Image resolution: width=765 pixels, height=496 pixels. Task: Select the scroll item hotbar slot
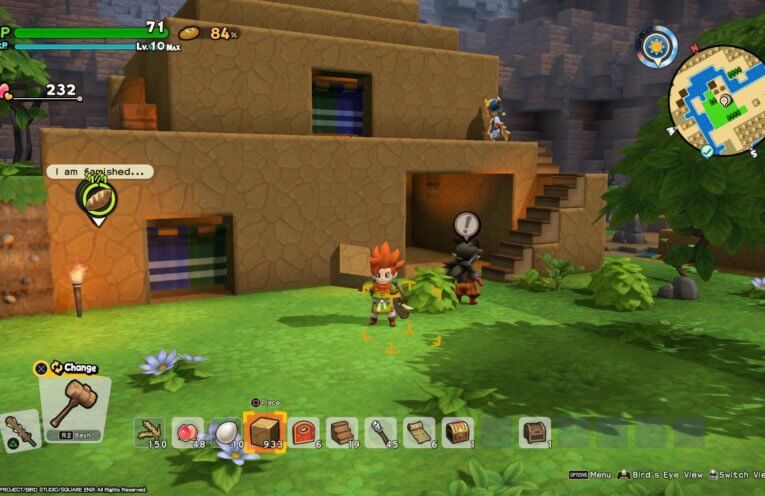pyautogui.click(x=420, y=432)
